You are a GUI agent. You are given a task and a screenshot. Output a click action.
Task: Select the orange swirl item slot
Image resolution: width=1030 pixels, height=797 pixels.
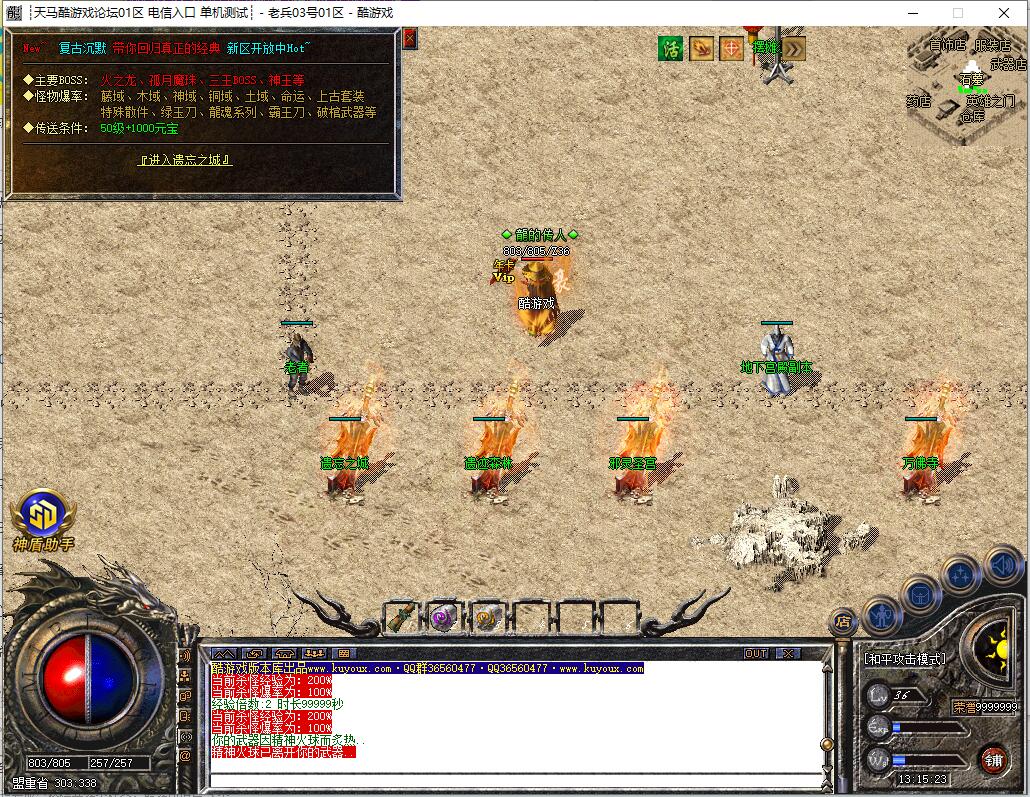point(487,617)
